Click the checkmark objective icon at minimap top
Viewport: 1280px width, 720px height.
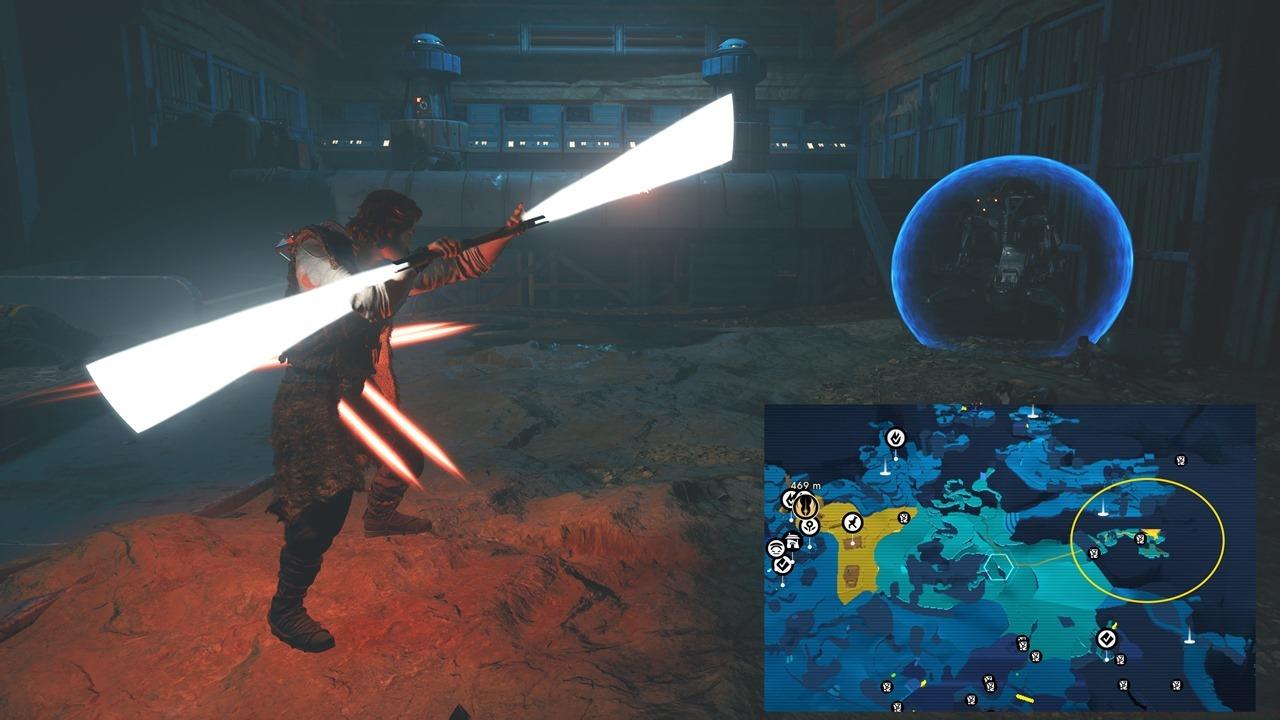[894, 438]
